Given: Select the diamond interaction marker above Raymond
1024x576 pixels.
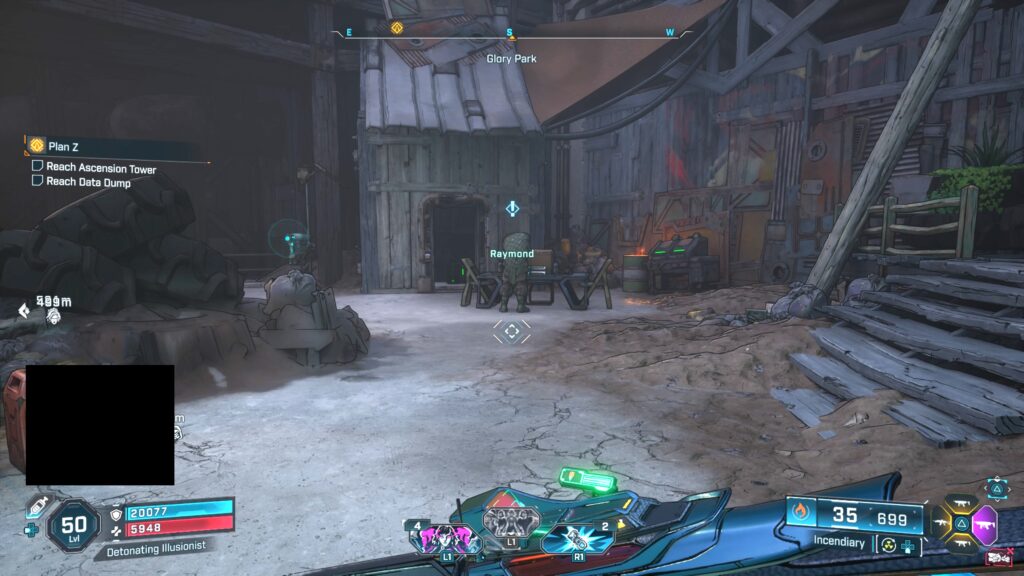Looking at the screenshot, I should click(x=512, y=209).
